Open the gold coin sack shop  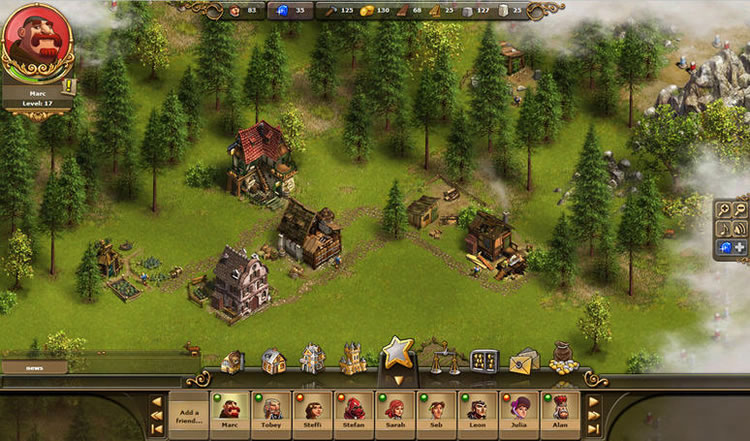[563, 360]
